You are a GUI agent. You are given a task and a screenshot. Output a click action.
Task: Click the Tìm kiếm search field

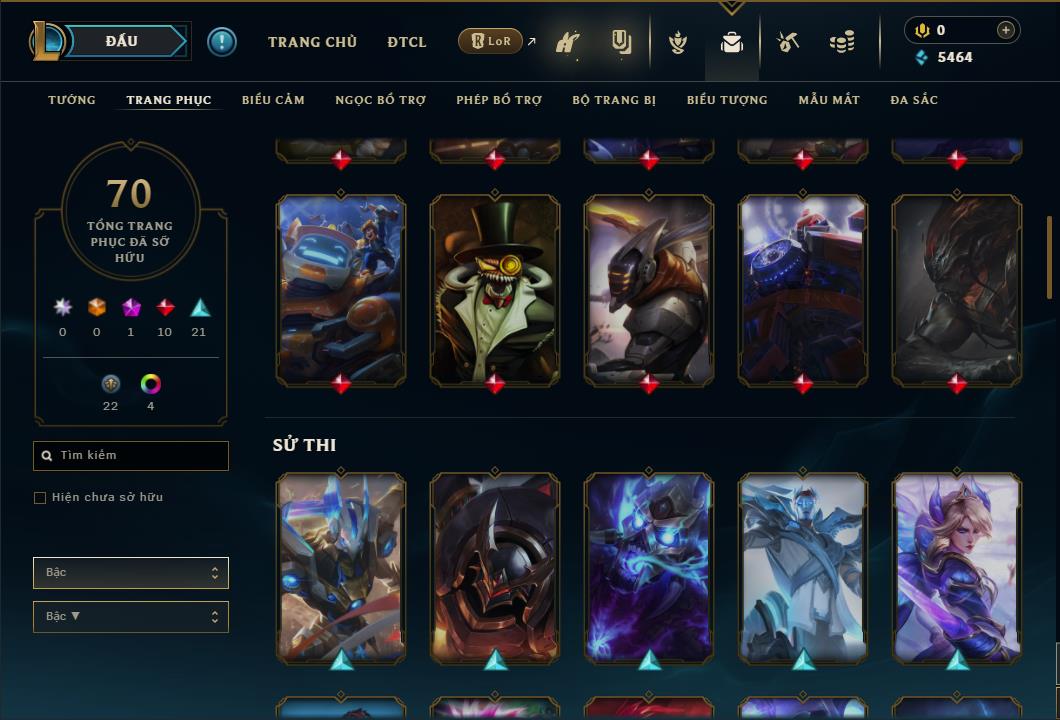(x=131, y=456)
